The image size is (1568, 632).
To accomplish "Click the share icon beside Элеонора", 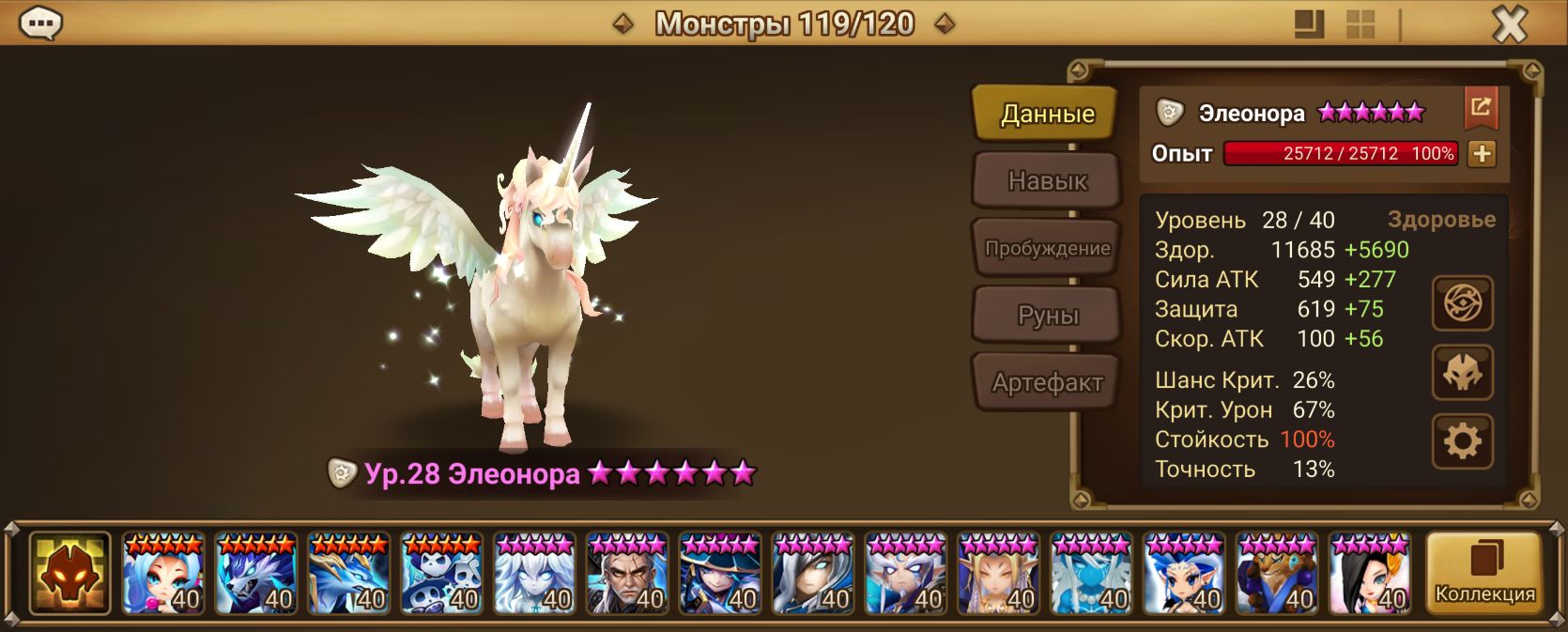I will click(1481, 108).
